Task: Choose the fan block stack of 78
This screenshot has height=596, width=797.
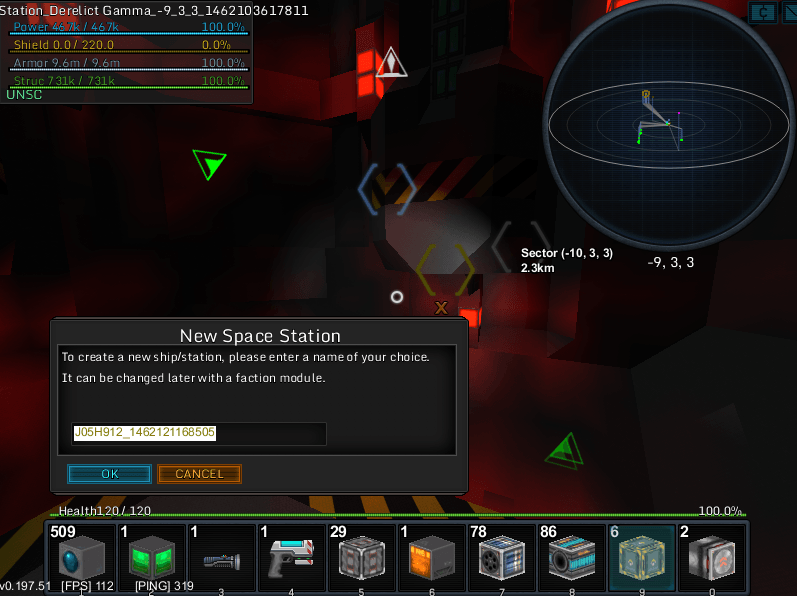Action: coord(501,558)
